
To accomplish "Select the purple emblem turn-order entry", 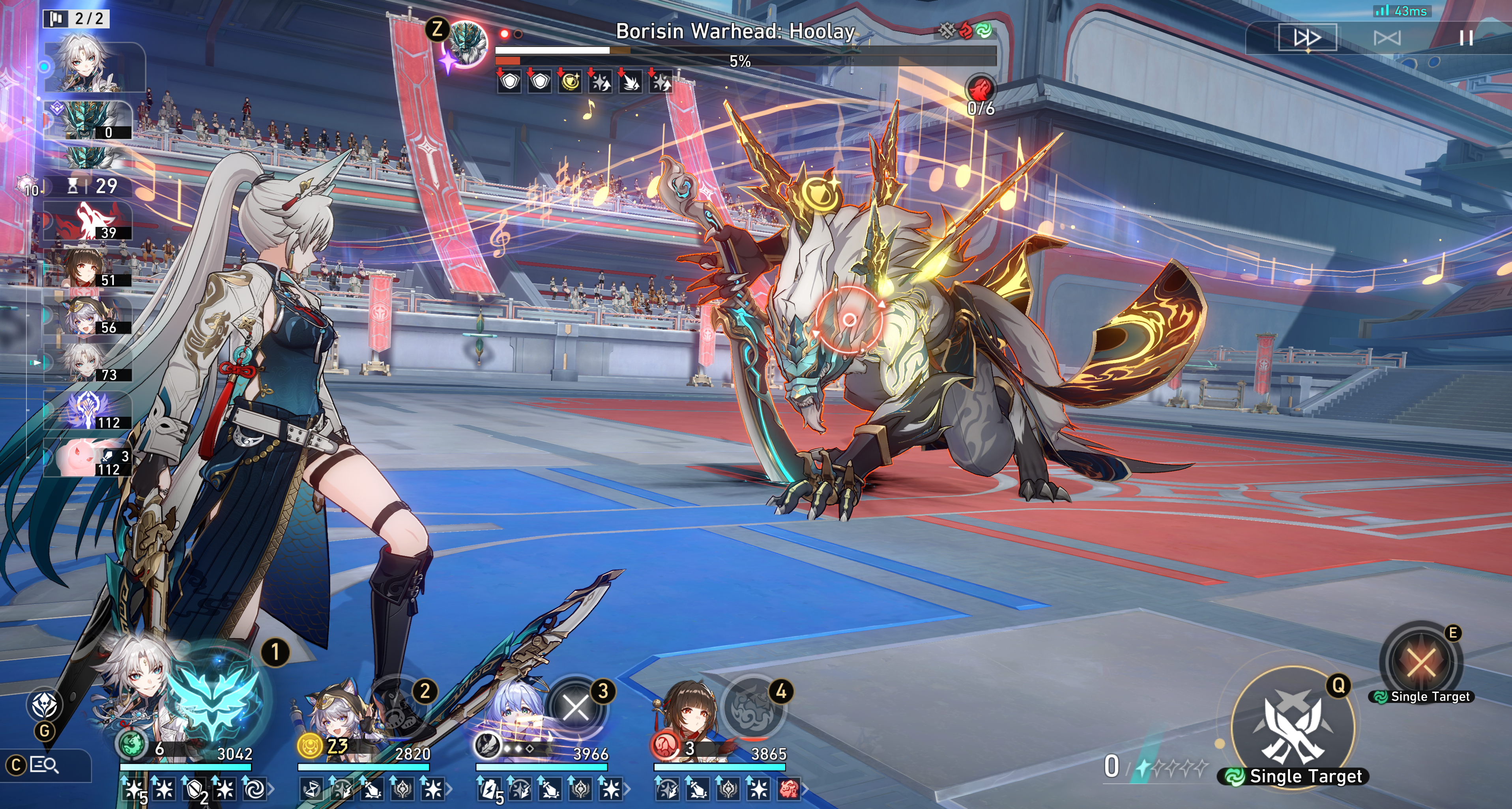I will click(x=88, y=410).
